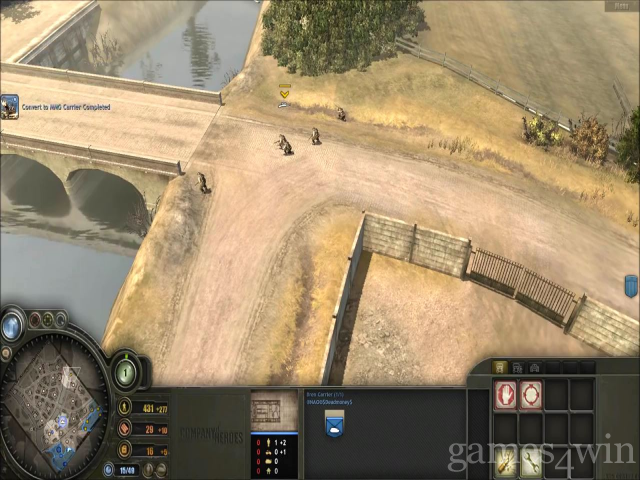Activate the red hand Halt command

tap(506, 394)
